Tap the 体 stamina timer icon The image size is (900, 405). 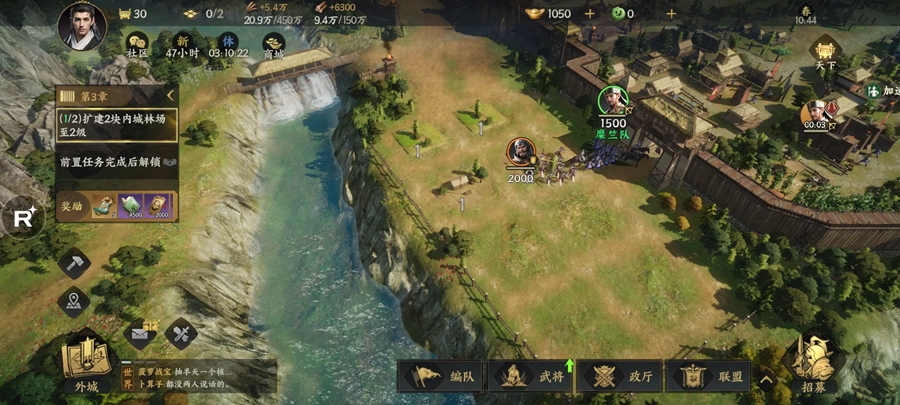(x=229, y=42)
